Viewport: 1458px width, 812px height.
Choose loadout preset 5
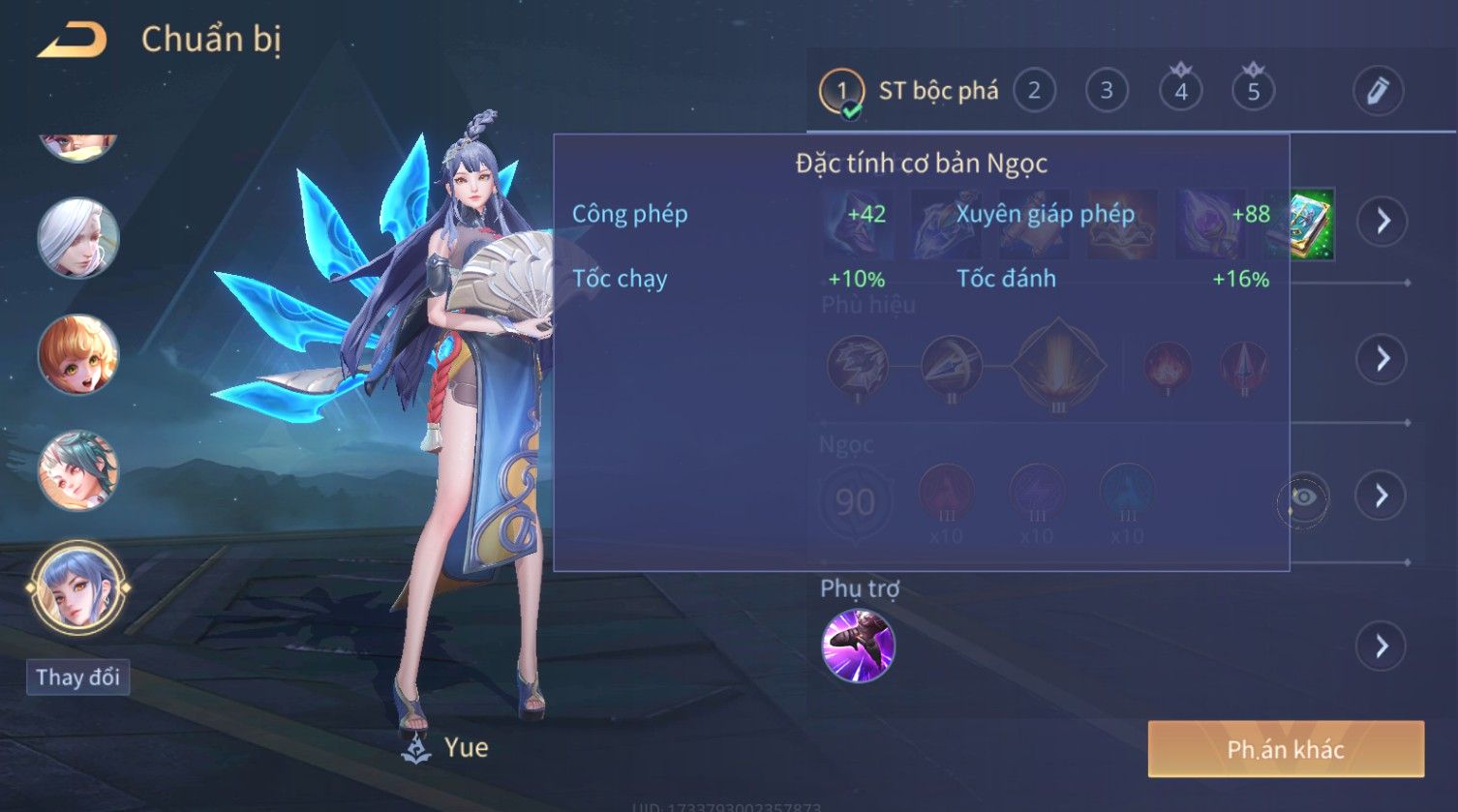click(x=1254, y=91)
